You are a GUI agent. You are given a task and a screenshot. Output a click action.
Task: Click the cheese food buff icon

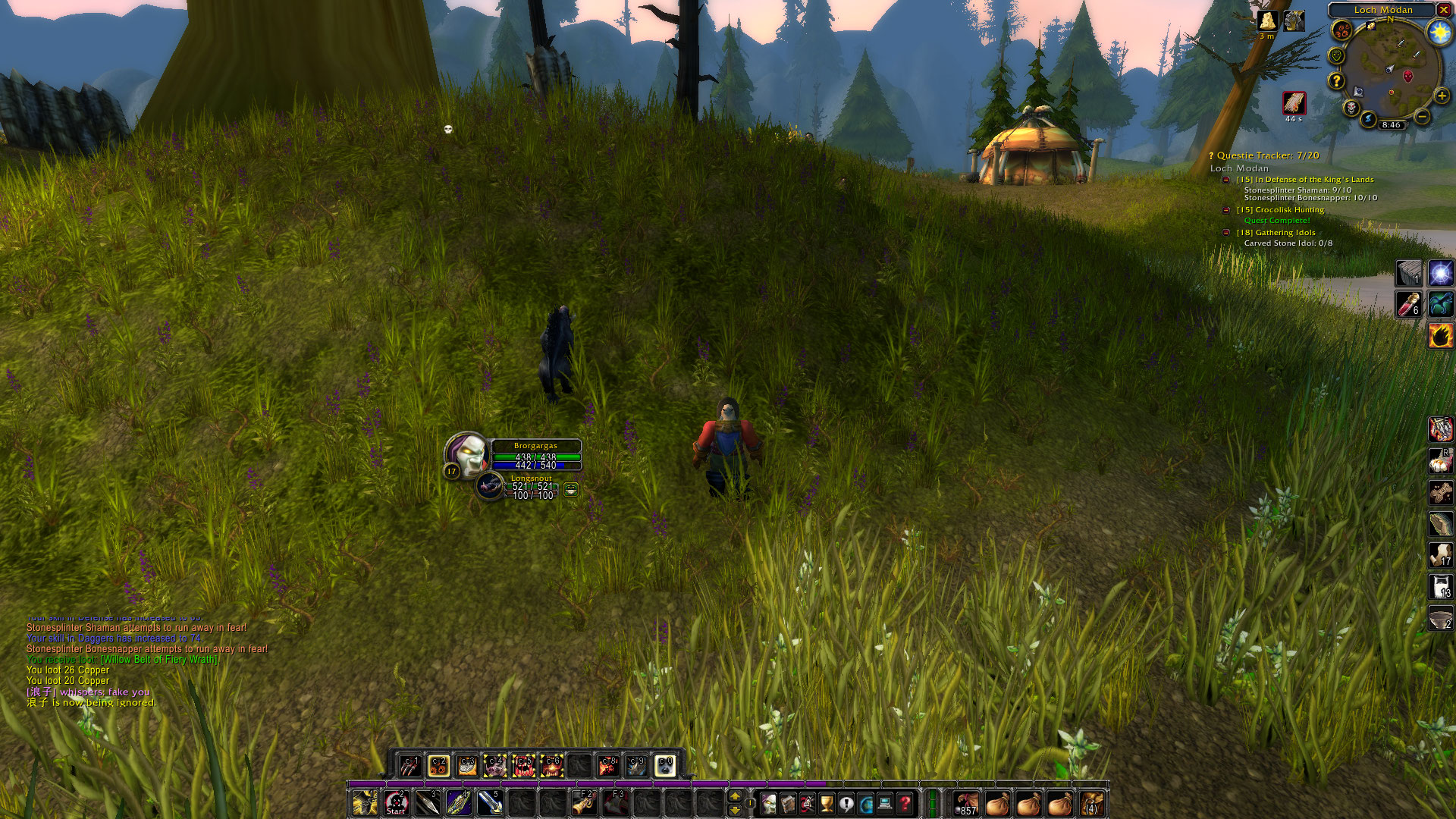(x=1267, y=21)
